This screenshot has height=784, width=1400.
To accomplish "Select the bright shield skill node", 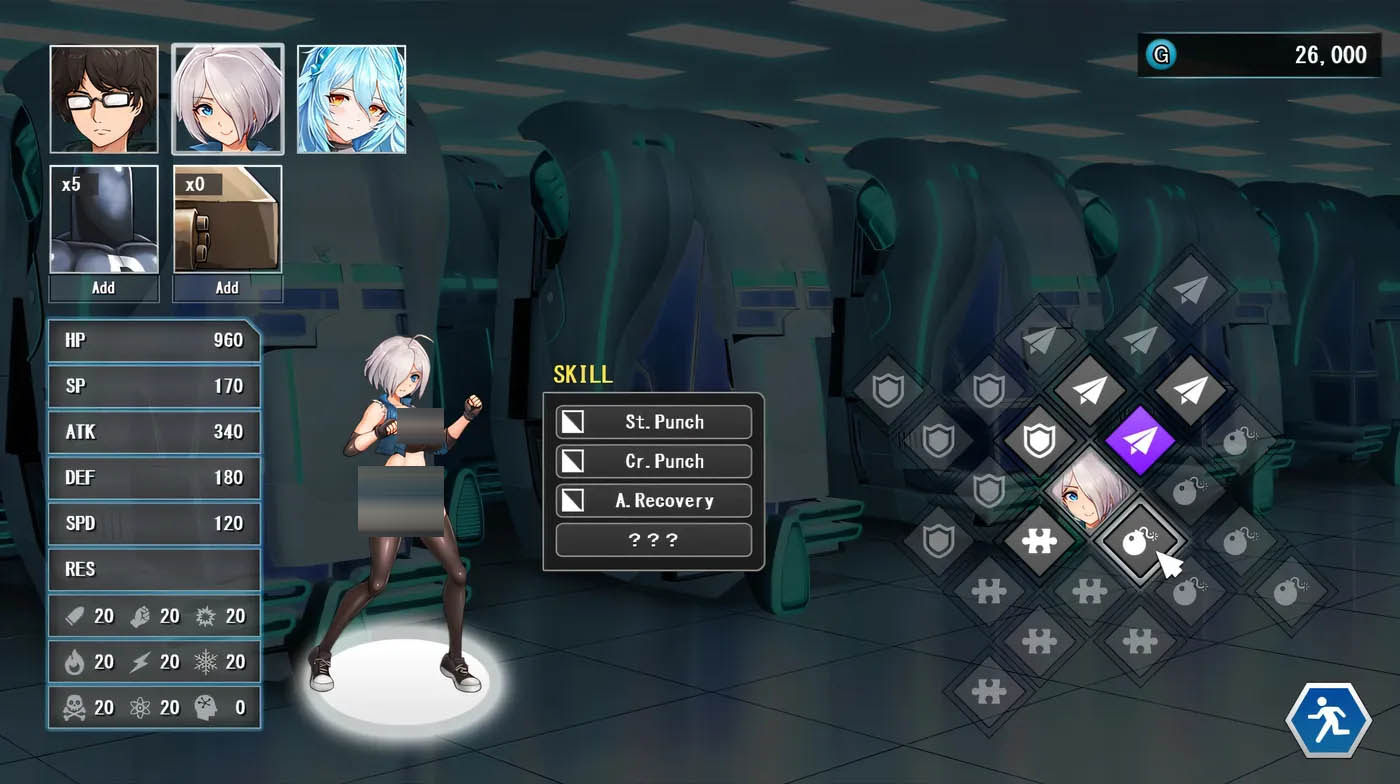I will point(1039,440).
